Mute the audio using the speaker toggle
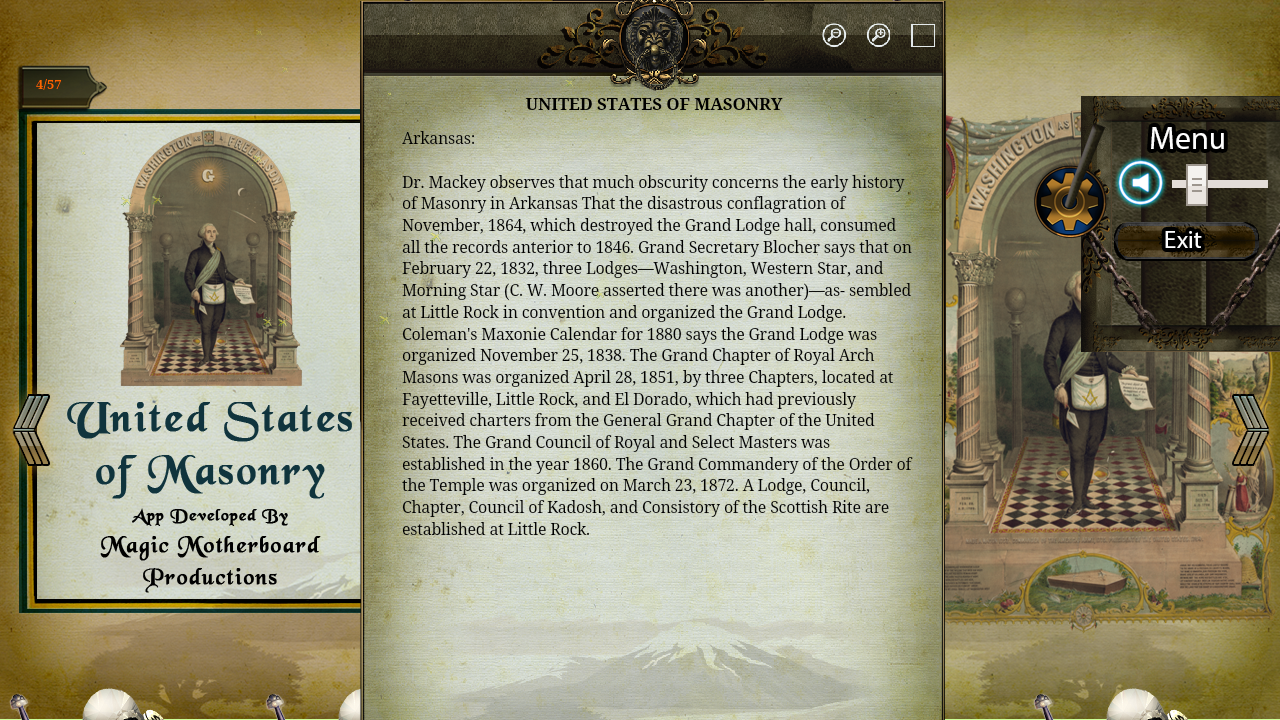 (x=1140, y=183)
